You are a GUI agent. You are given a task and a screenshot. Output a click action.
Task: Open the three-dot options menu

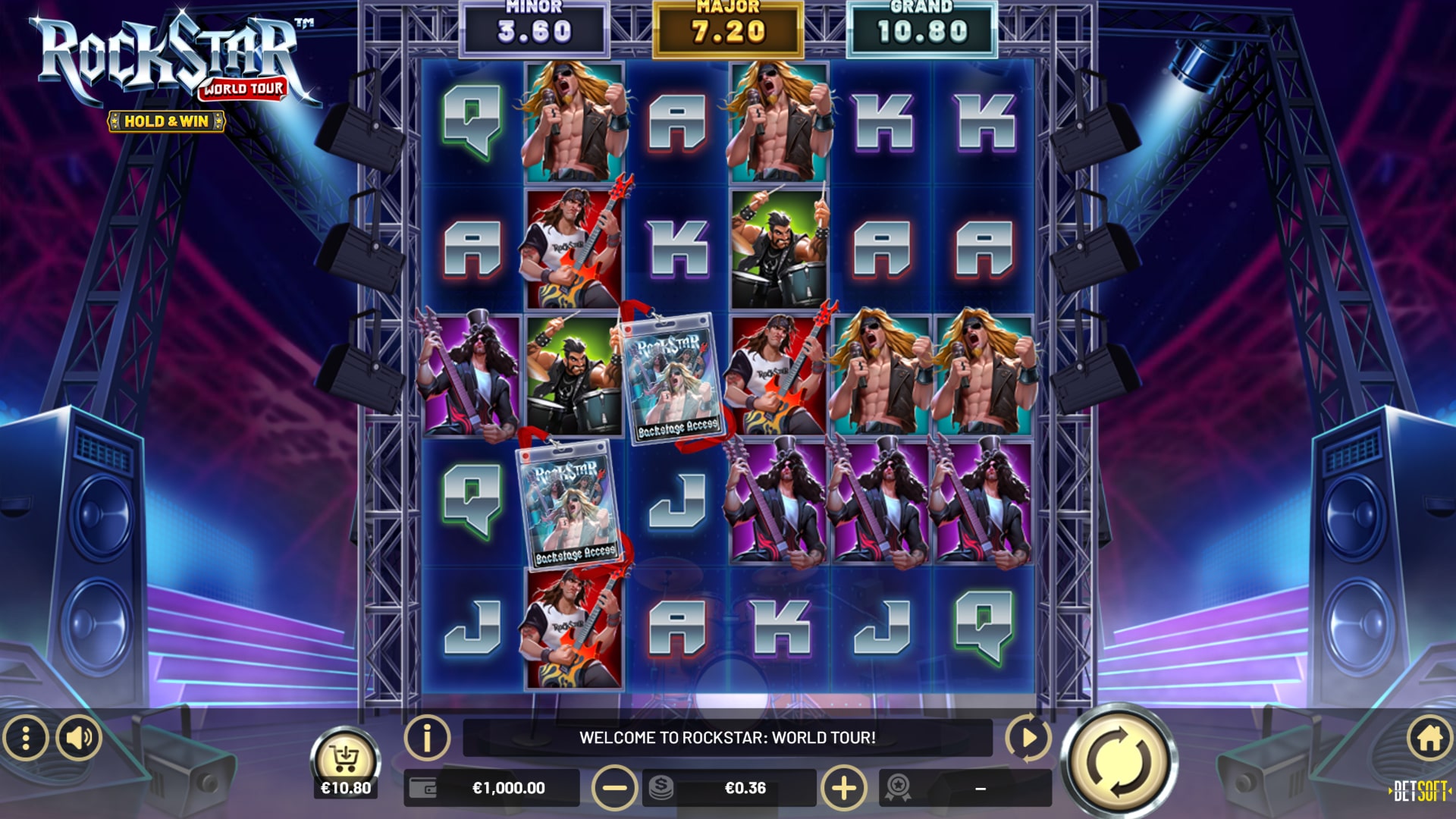(x=26, y=737)
